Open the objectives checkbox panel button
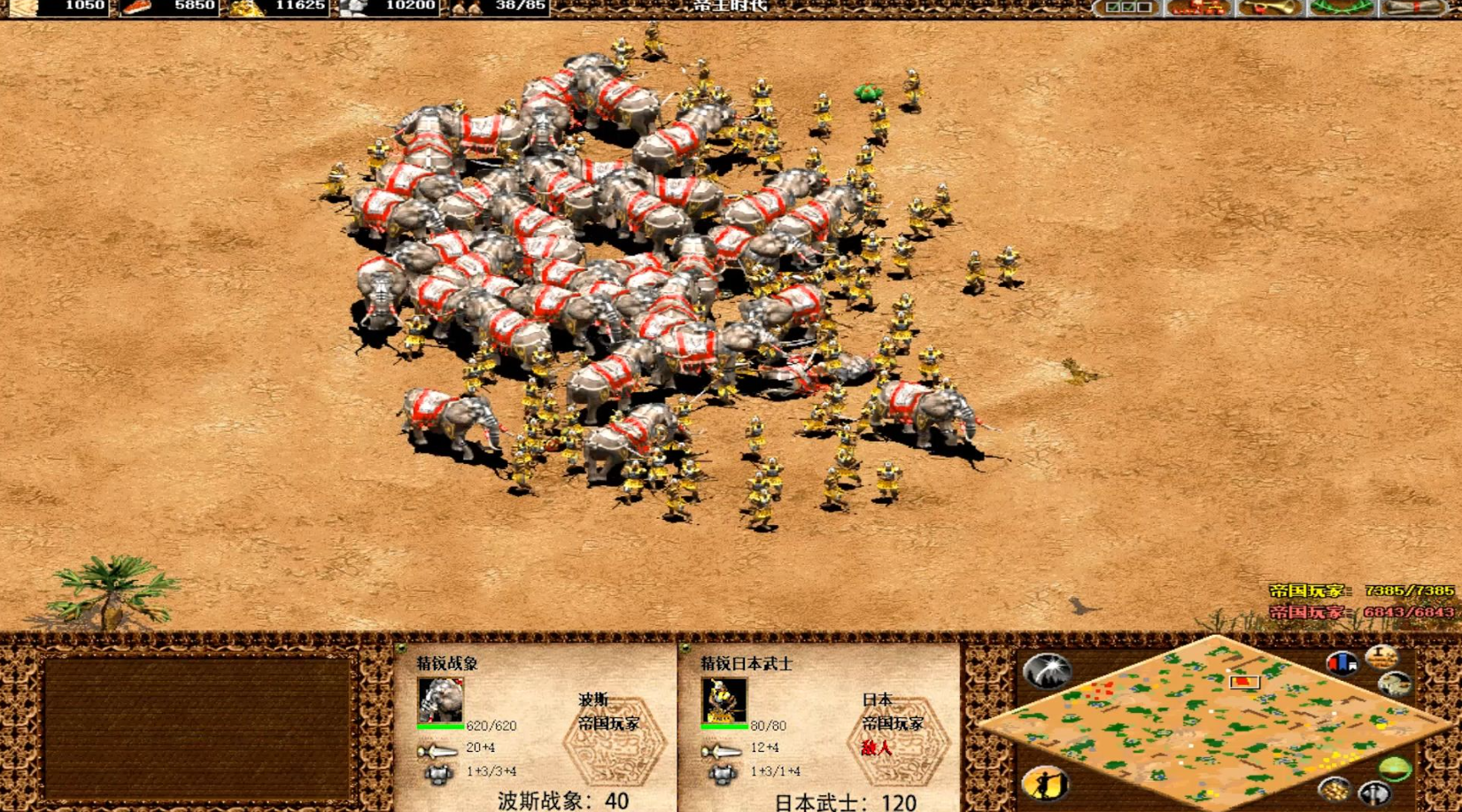Viewport: 1462px width, 812px height. [1128, 7]
